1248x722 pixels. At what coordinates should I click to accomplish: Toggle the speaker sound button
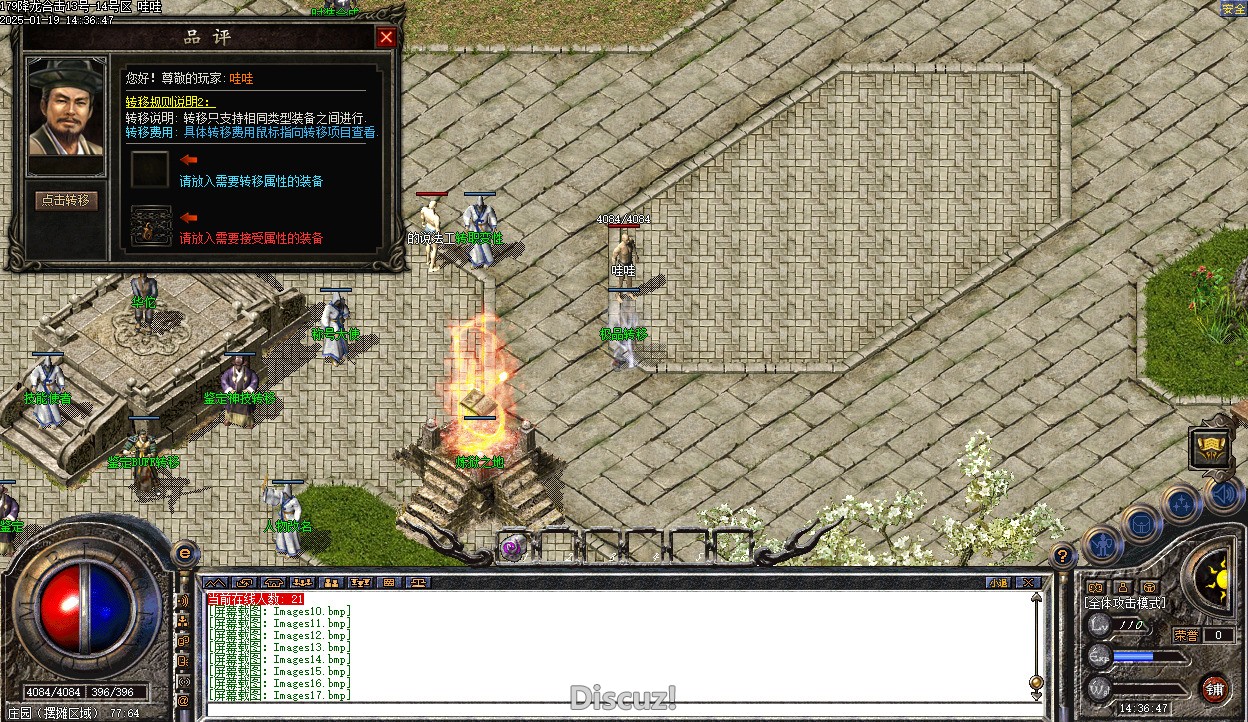1222,494
